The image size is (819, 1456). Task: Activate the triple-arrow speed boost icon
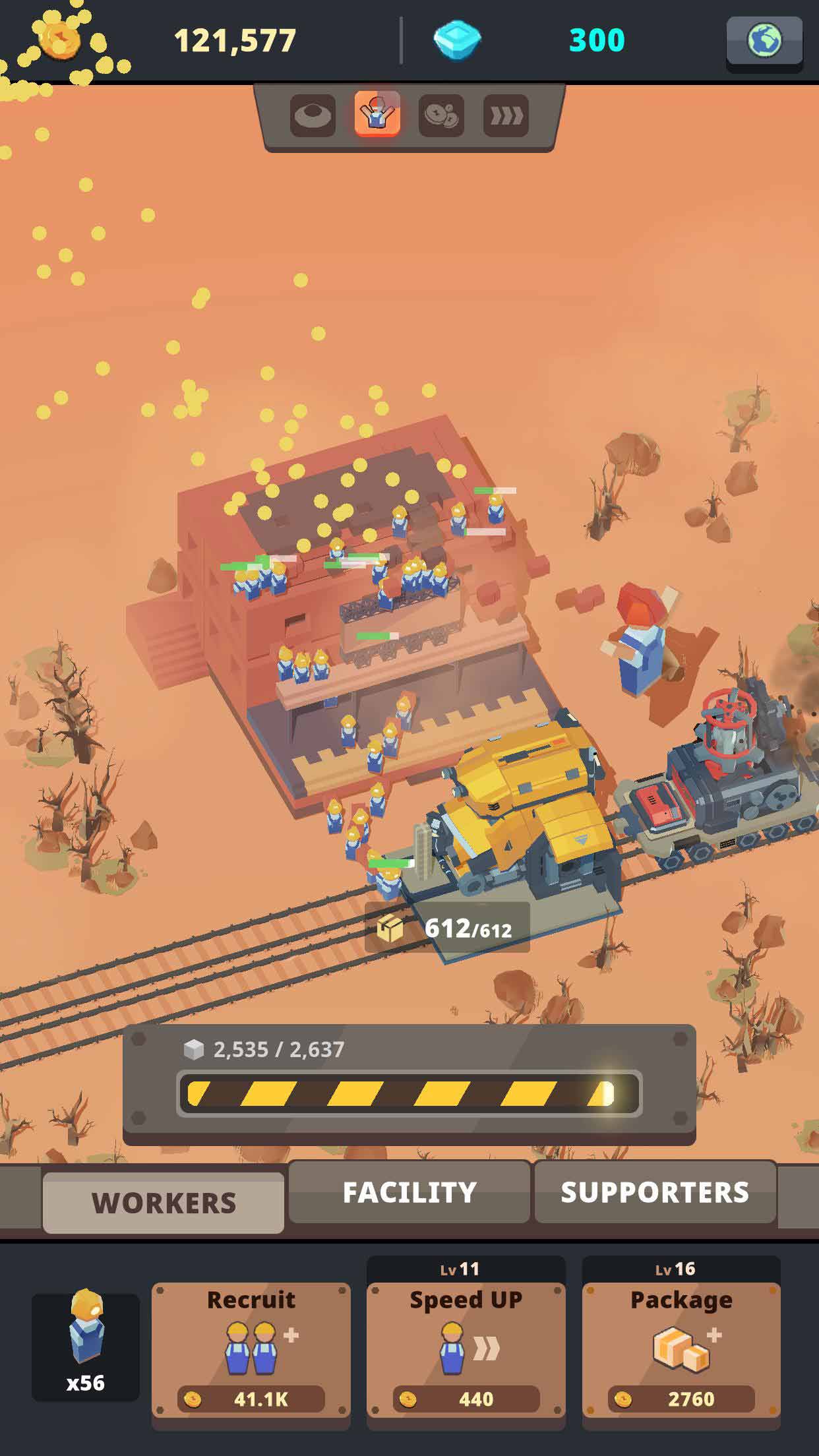[506, 115]
